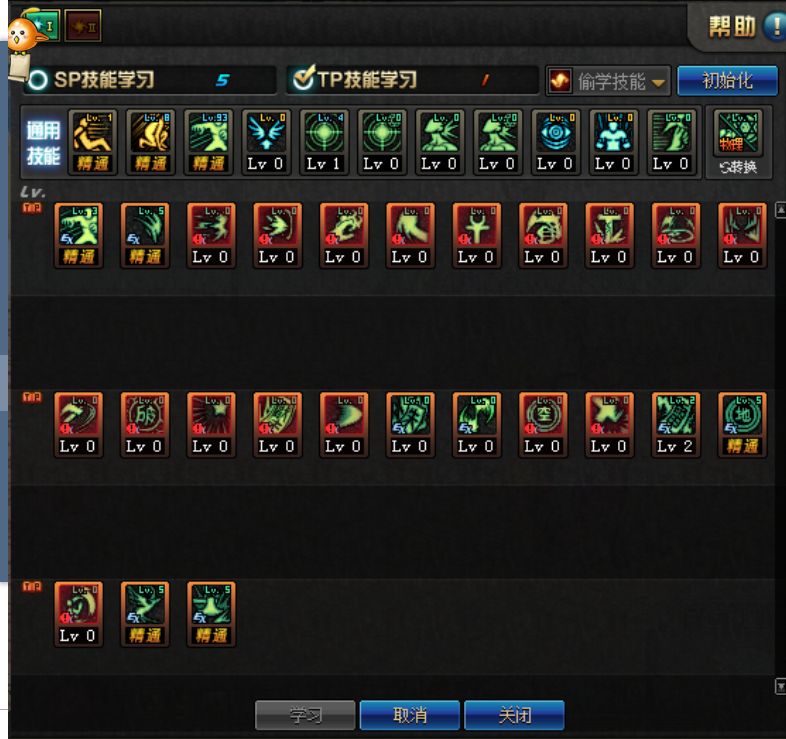786x739 pixels.
Task: Select the Lv 2 skill icon
Action: pos(676,414)
